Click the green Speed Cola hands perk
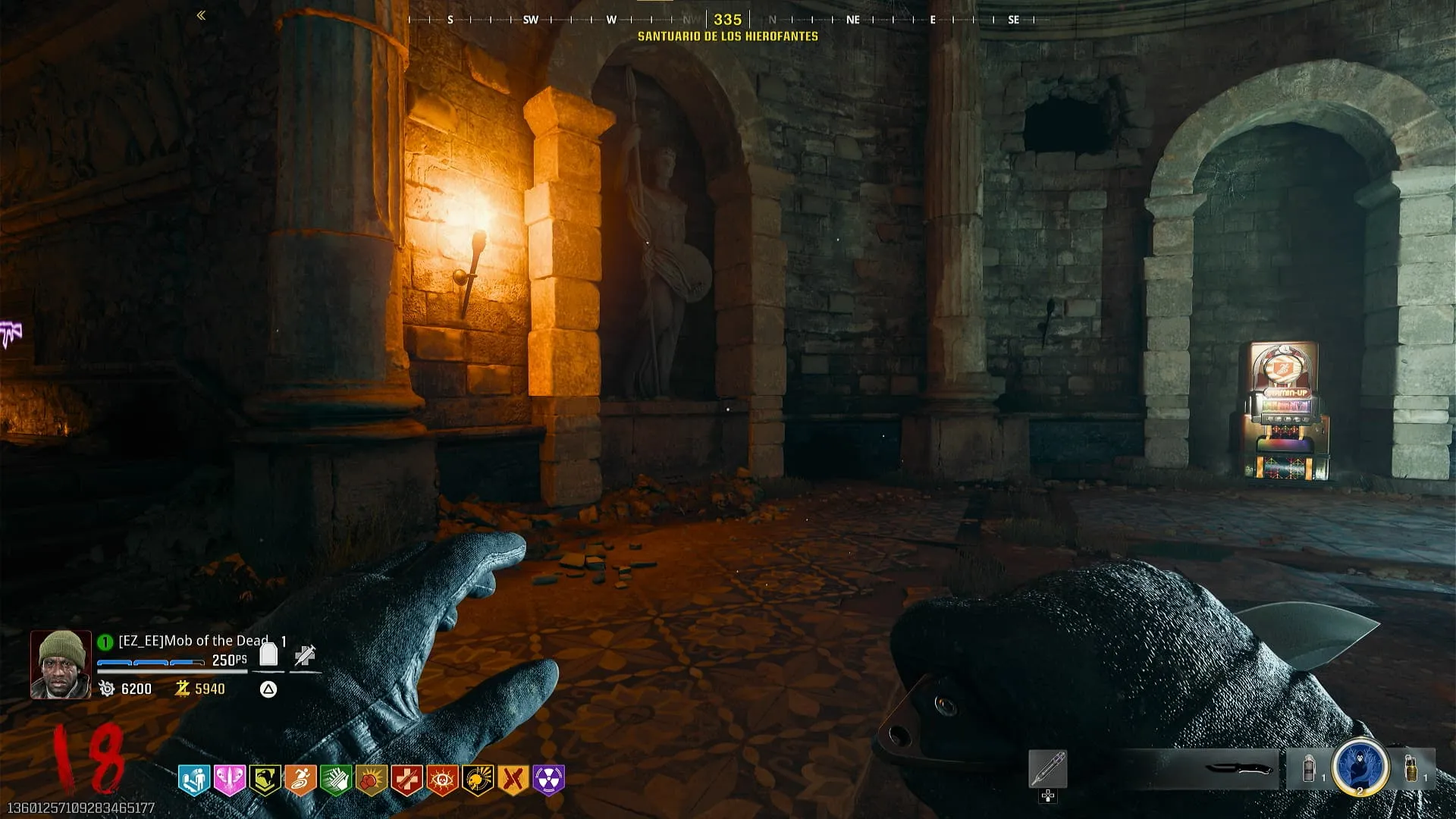1456x819 pixels. coord(336,780)
